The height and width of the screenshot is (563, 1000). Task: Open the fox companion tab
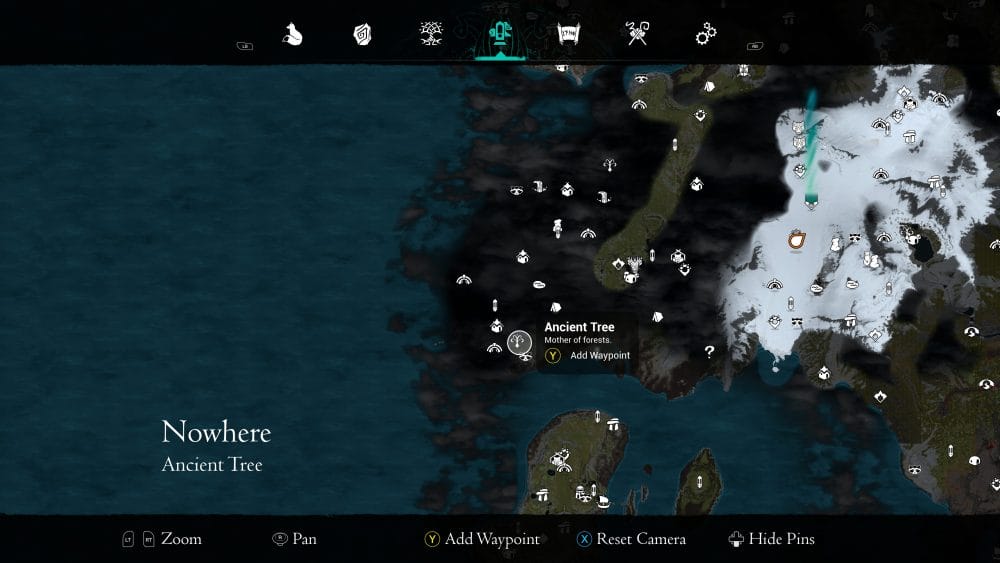(292, 35)
